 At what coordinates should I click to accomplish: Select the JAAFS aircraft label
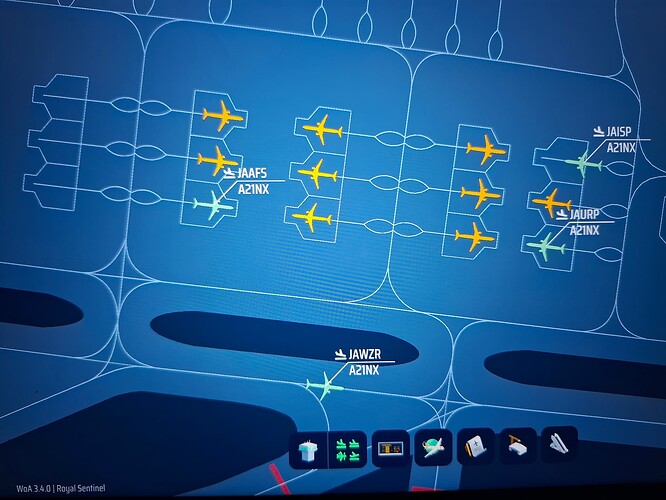(253, 173)
